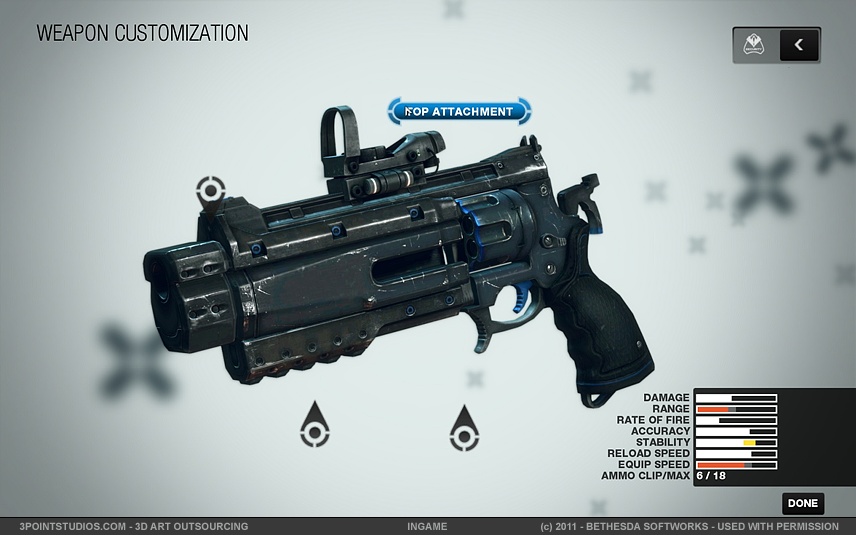
Task: Go back using the left arrow button
Action: point(799,45)
